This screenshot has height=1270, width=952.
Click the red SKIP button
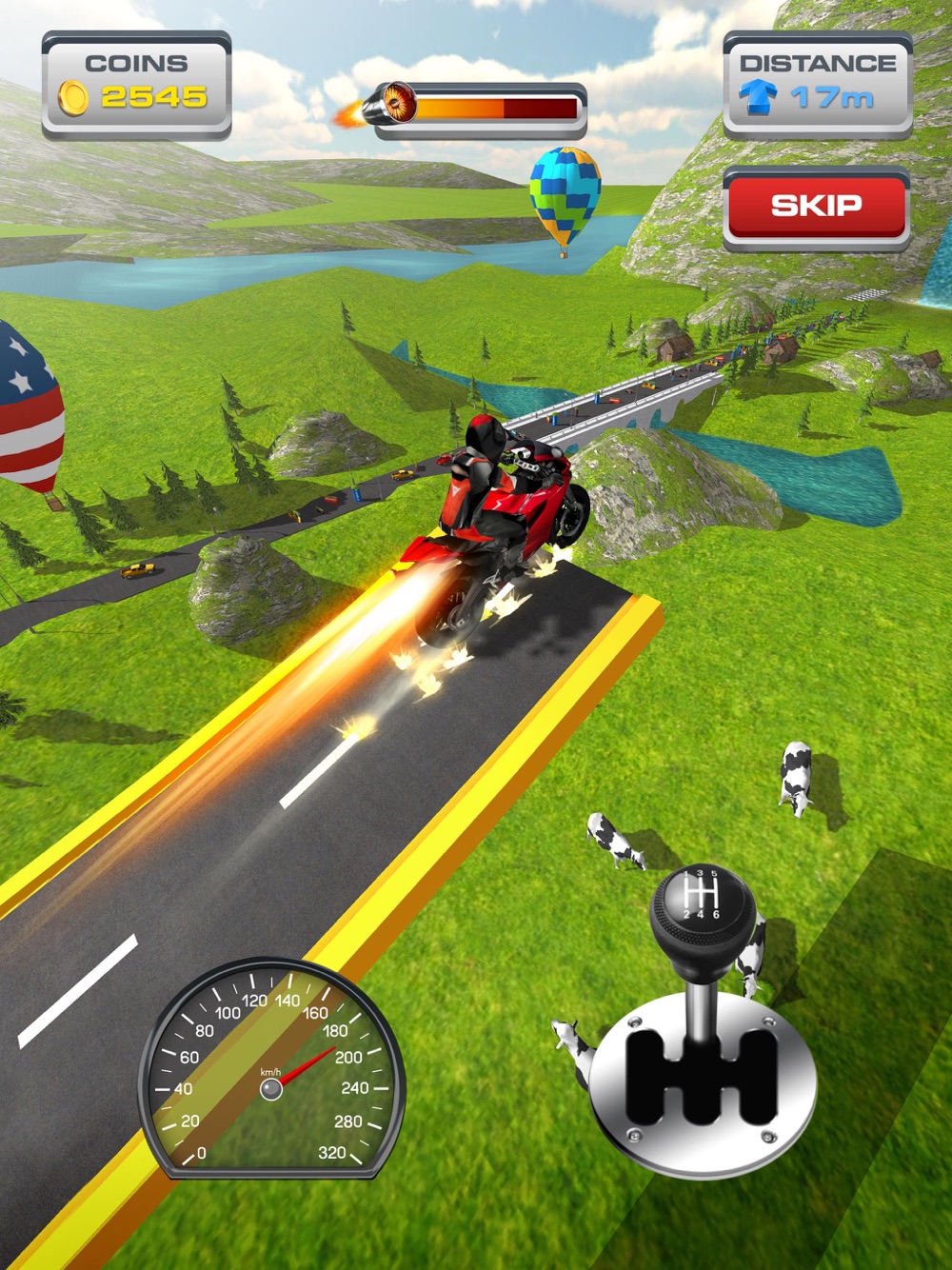[x=816, y=207]
